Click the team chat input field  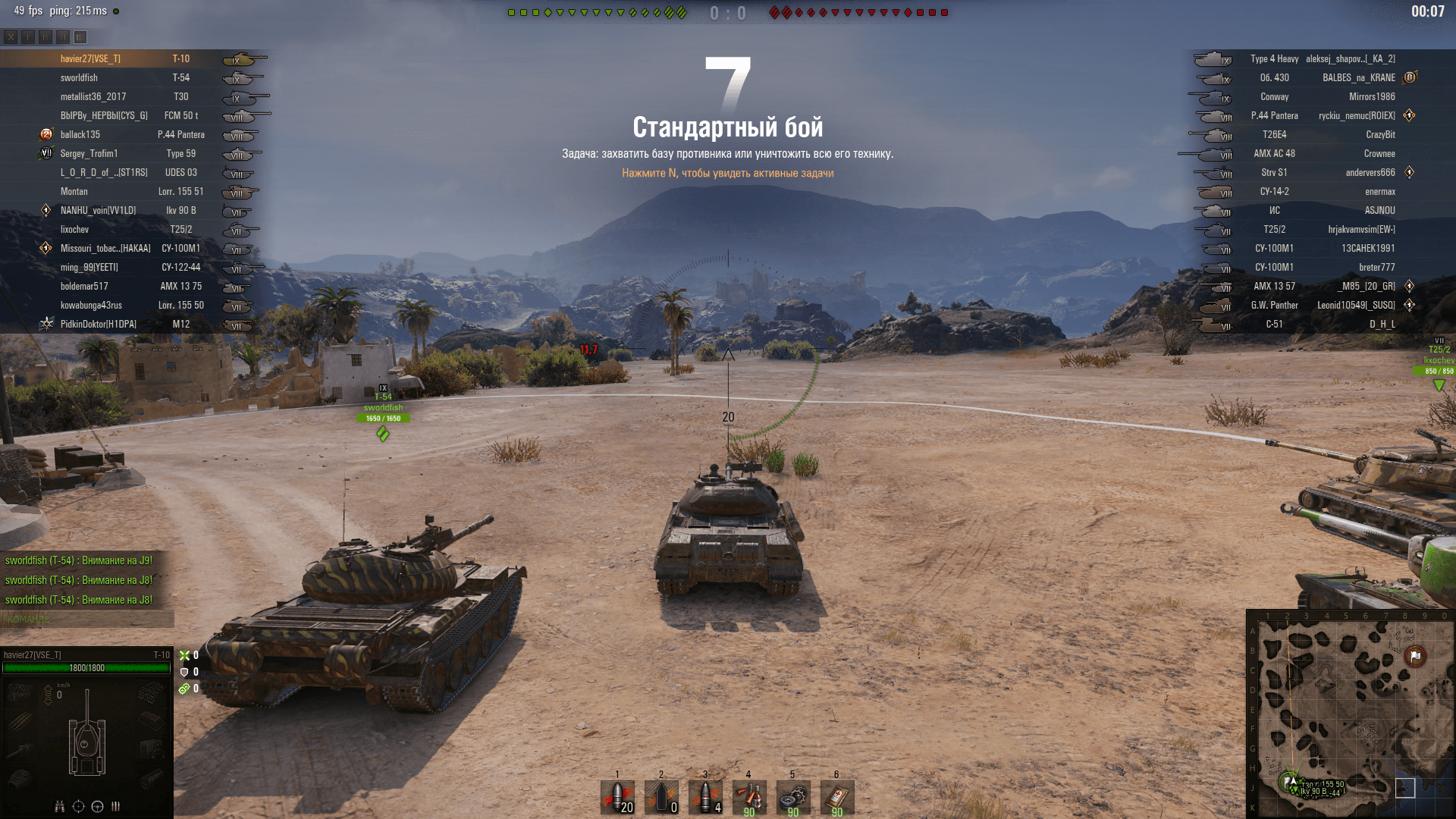pos(87,620)
